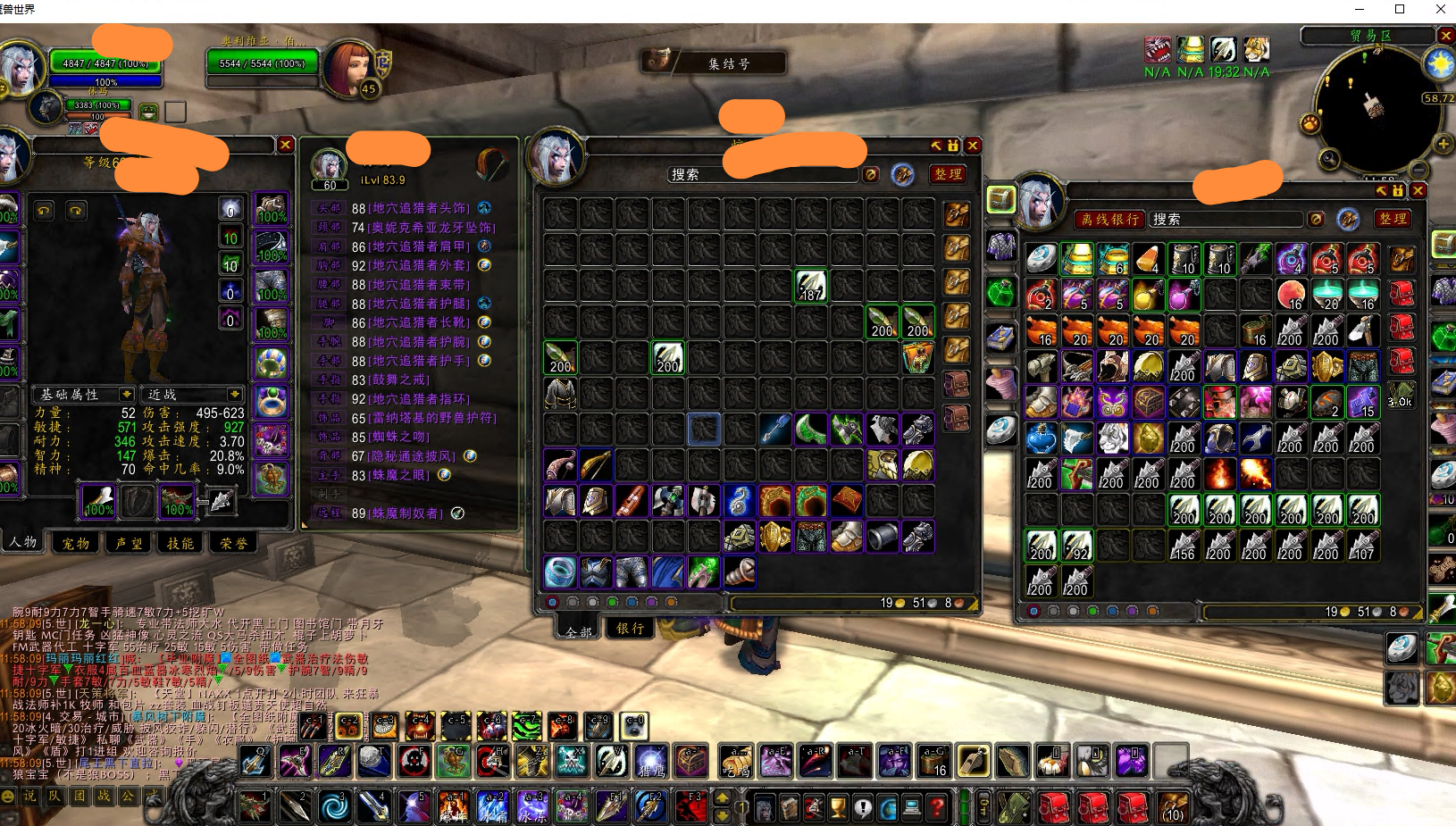Close the bank window
1456x826 pixels.
[x=1418, y=190]
